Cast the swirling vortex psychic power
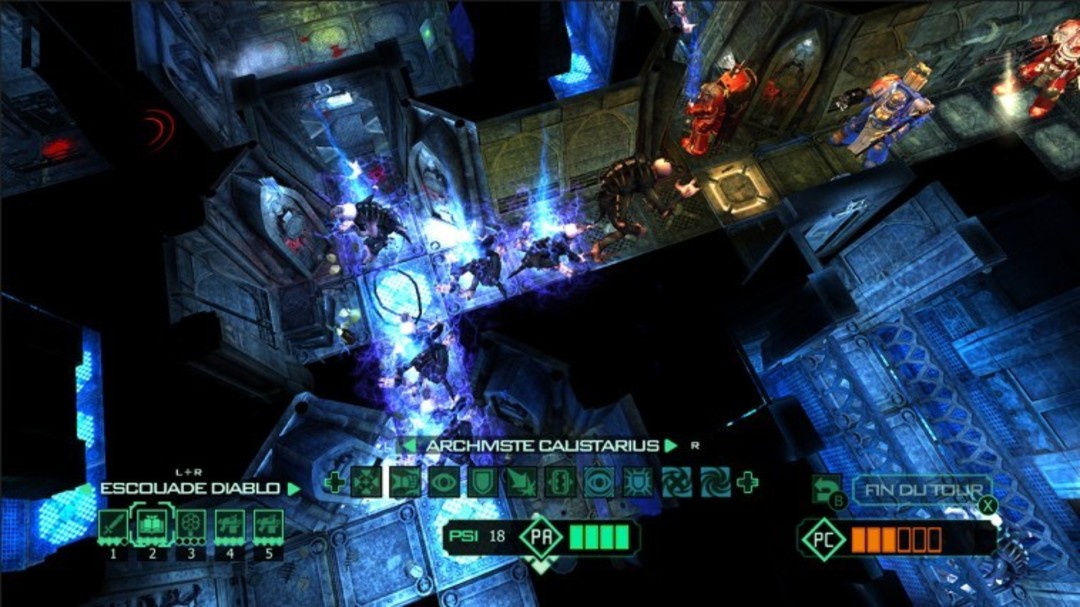The image size is (1080, 607). click(676, 483)
